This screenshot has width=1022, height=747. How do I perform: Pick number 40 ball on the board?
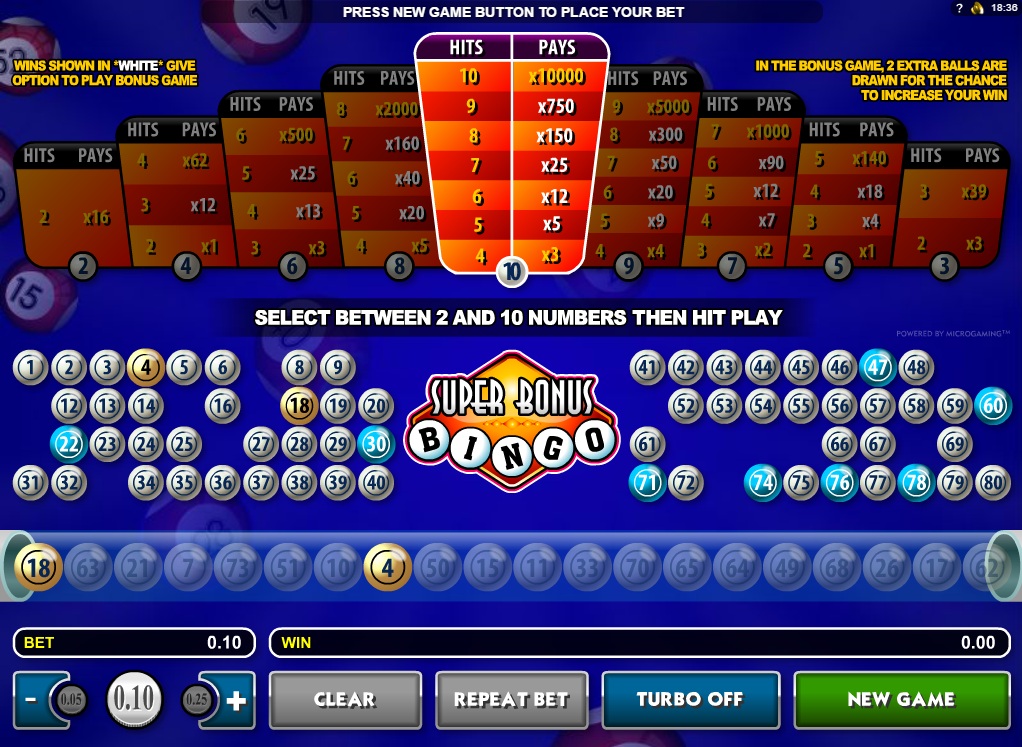376,483
